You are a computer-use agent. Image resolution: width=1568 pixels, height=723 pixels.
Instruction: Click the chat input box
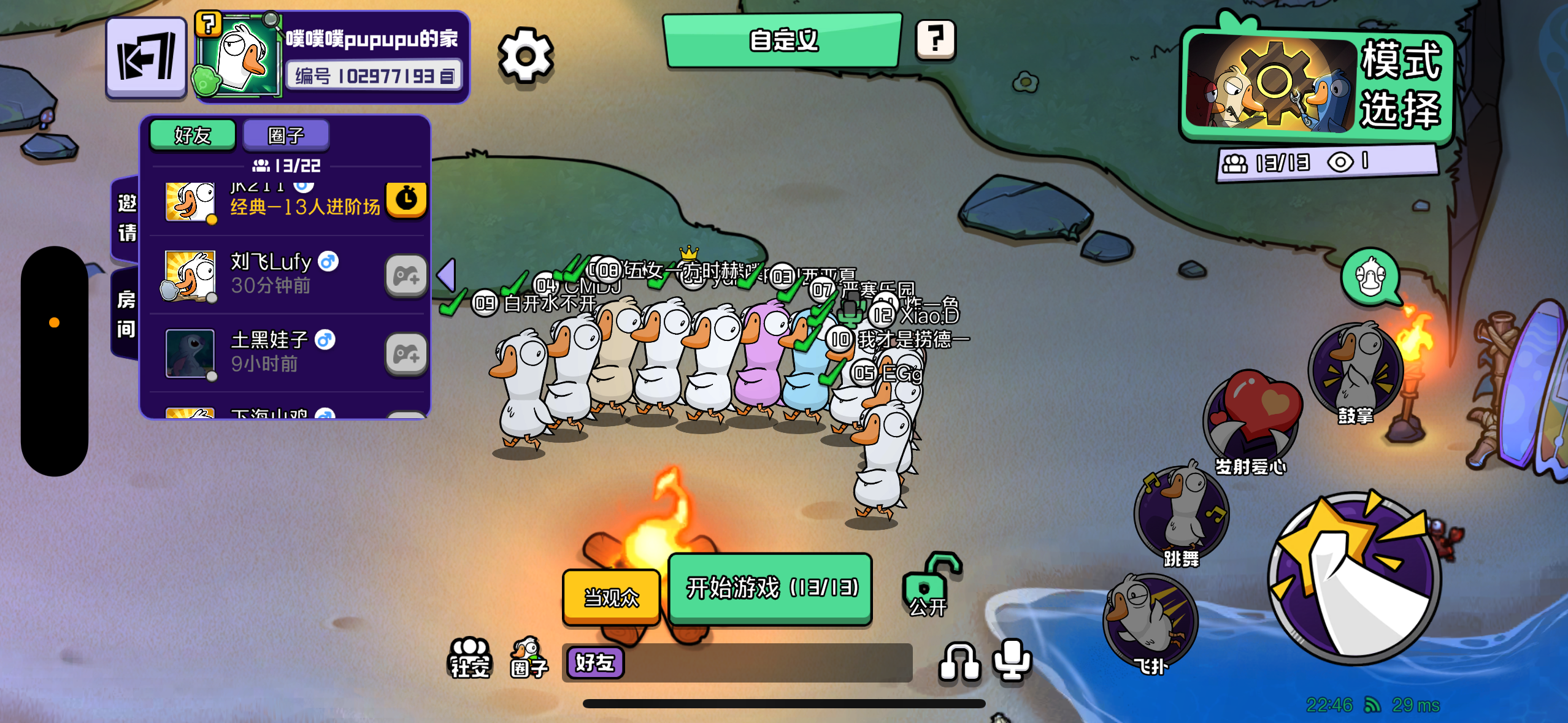(x=767, y=663)
